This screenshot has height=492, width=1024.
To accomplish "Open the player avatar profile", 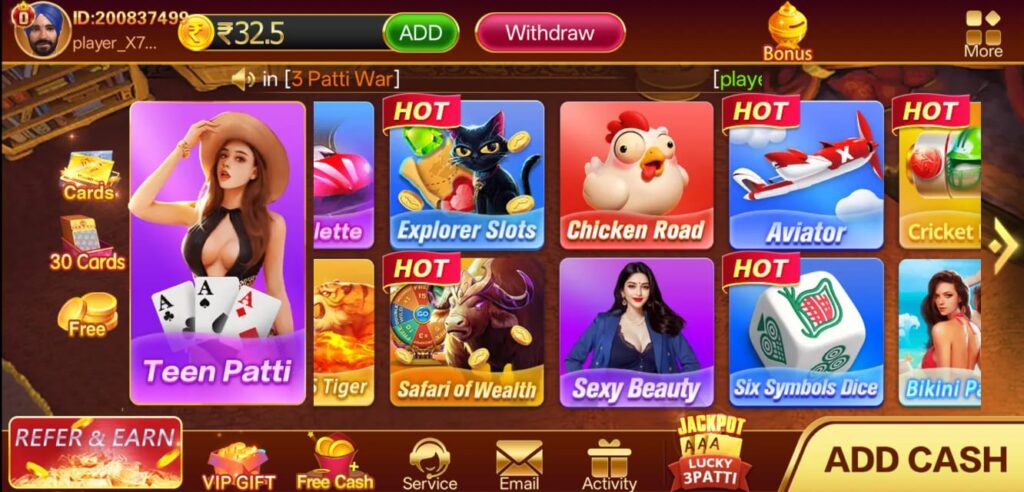I will click(x=40, y=29).
